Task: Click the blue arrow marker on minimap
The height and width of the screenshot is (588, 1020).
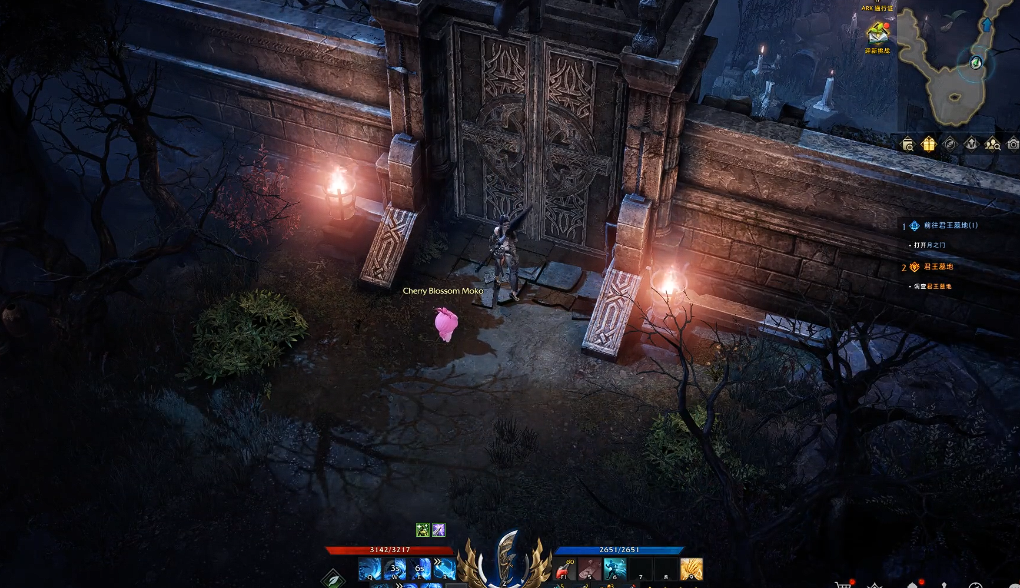Action: [988, 24]
